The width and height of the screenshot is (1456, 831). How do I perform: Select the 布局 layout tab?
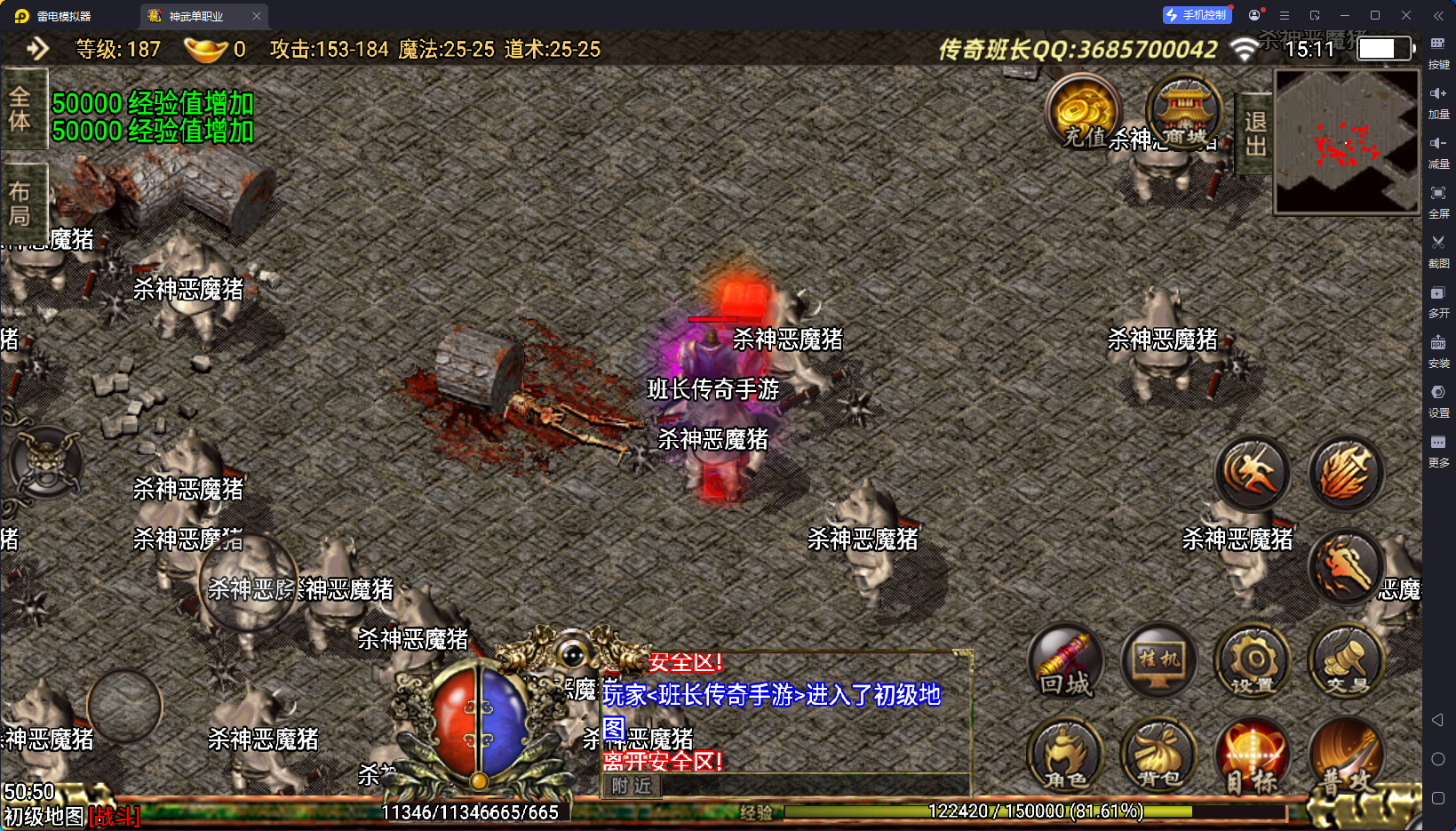point(20,204)
